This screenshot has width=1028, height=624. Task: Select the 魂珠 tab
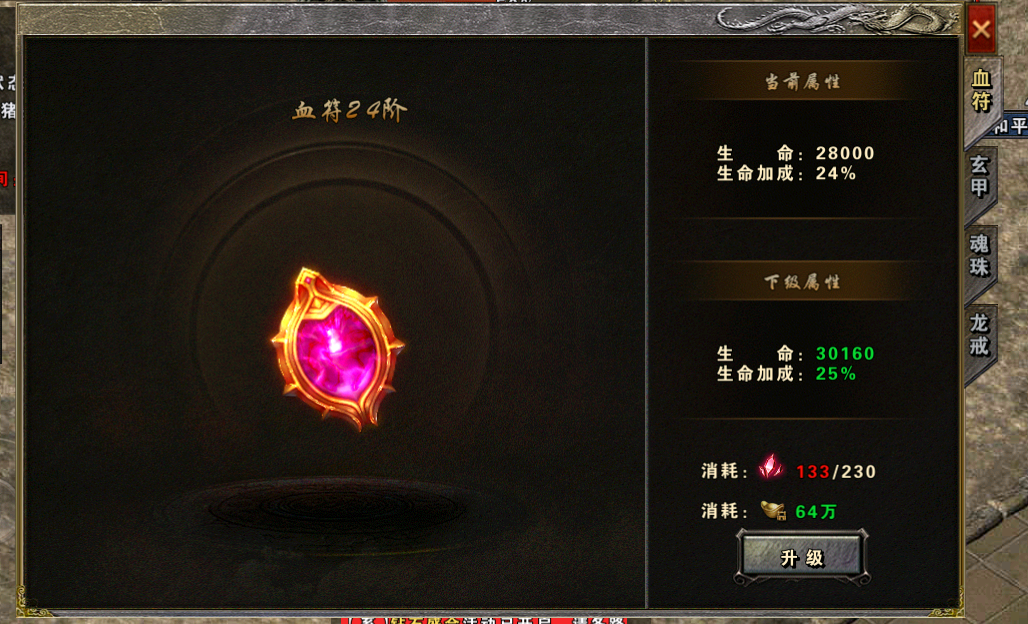coord(979,255)
